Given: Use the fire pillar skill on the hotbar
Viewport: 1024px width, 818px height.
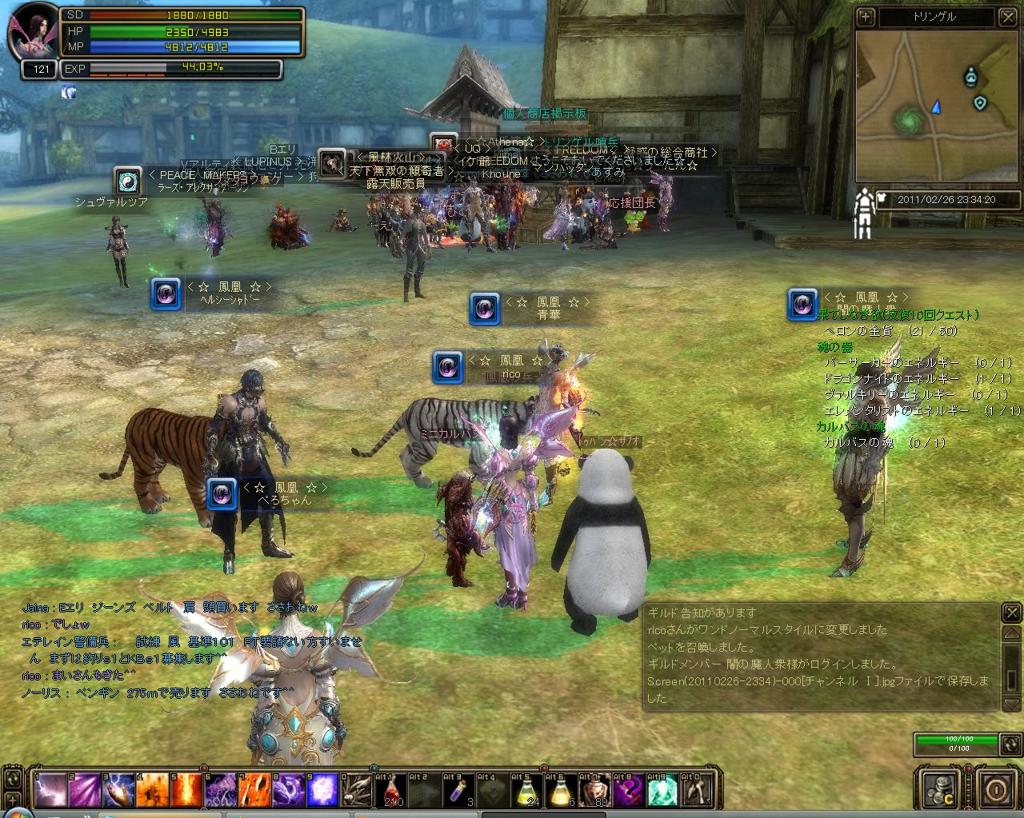Looking at the screenshot, I should (186, 790).
